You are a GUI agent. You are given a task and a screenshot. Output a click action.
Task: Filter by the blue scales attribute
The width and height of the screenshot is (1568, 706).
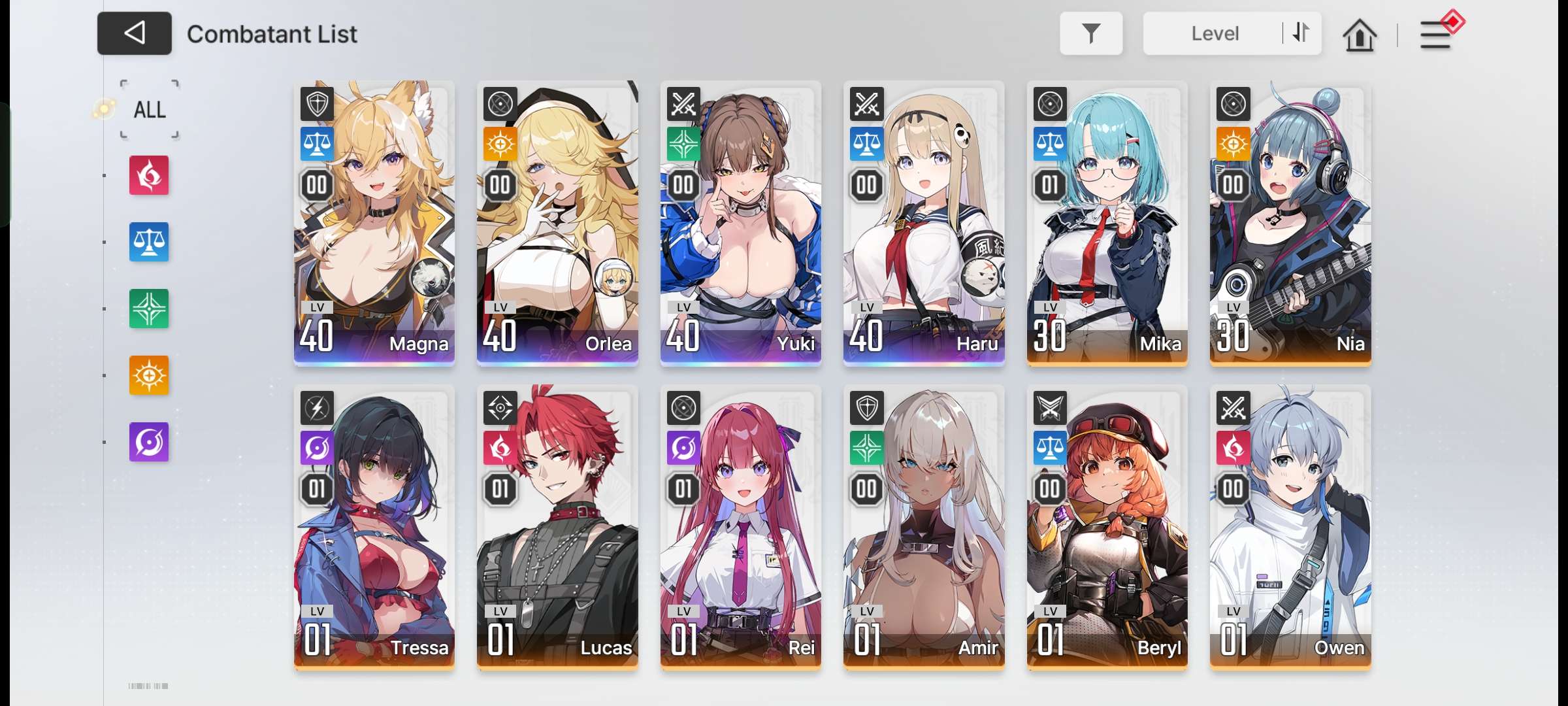149,242
